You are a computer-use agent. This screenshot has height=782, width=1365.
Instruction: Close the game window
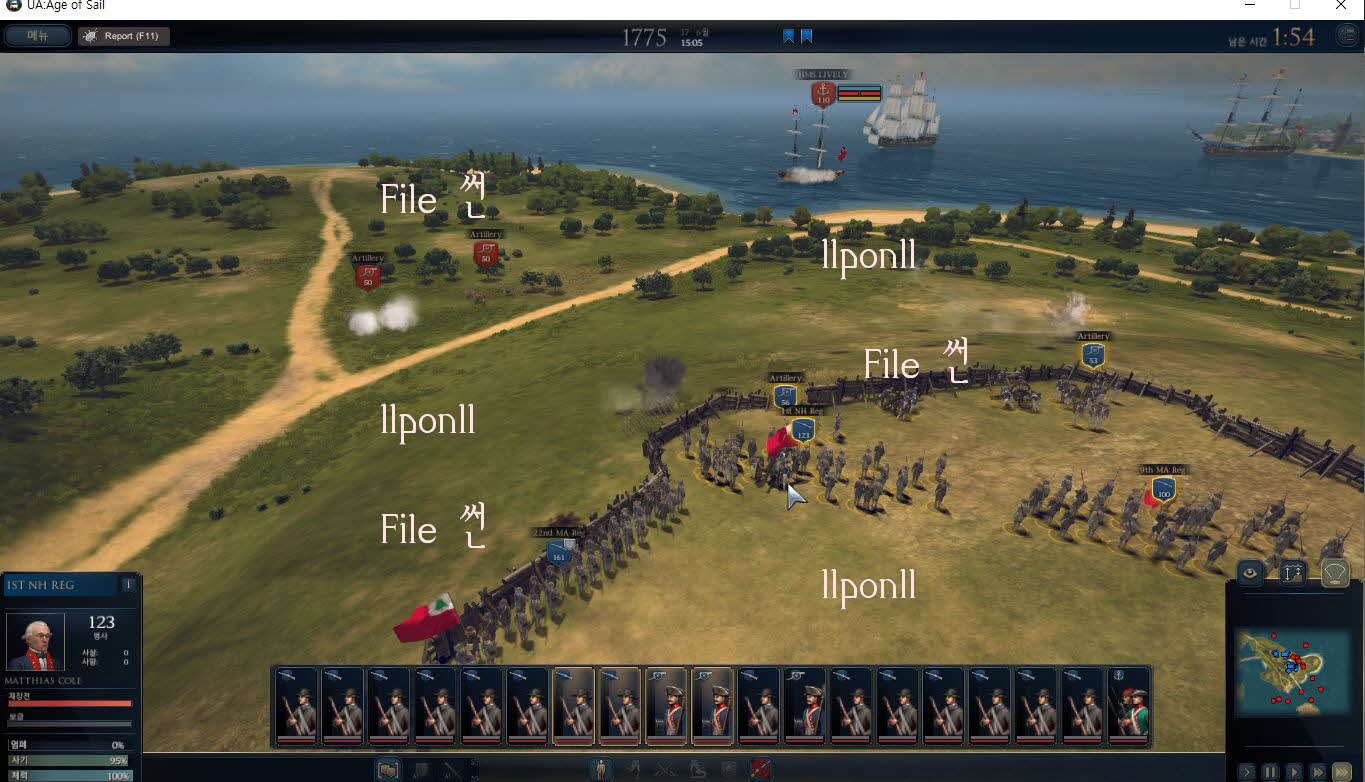coord(1340,6)
